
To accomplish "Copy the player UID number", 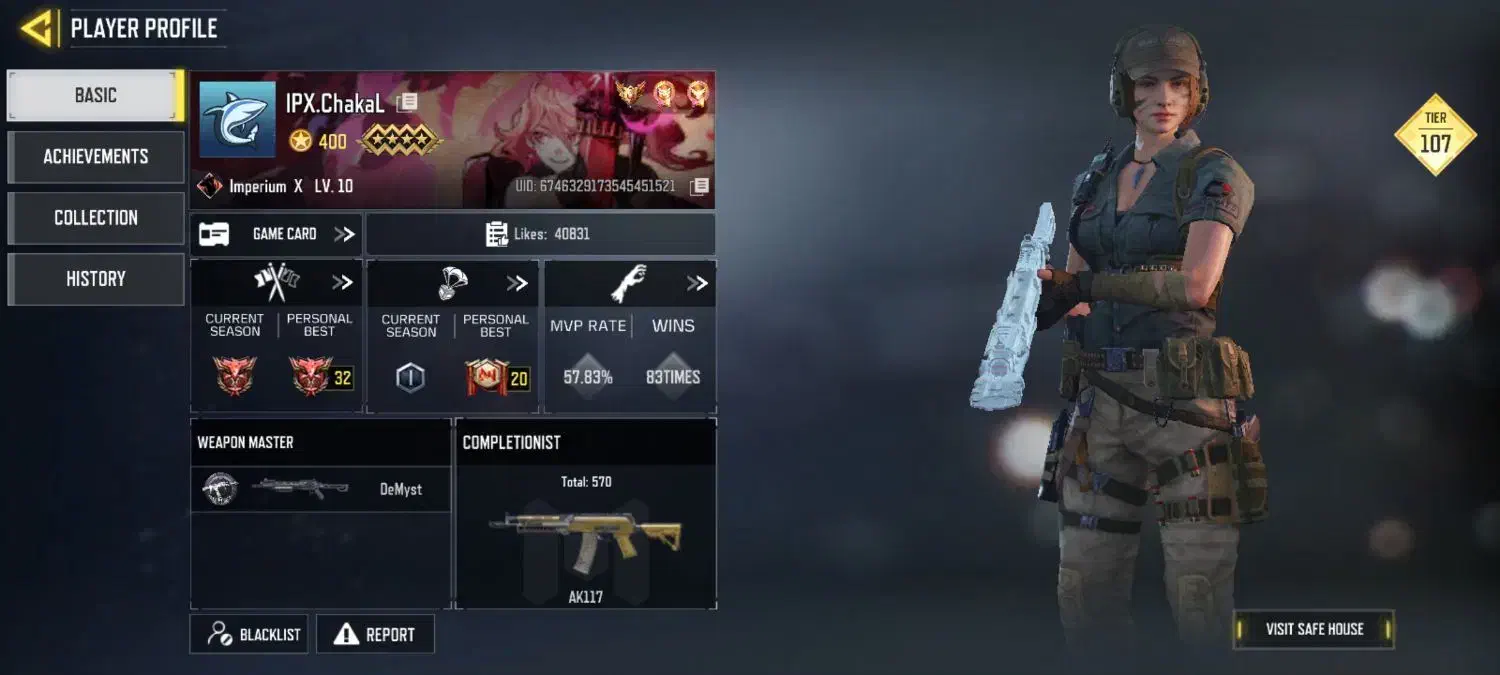I will [700, 186].
